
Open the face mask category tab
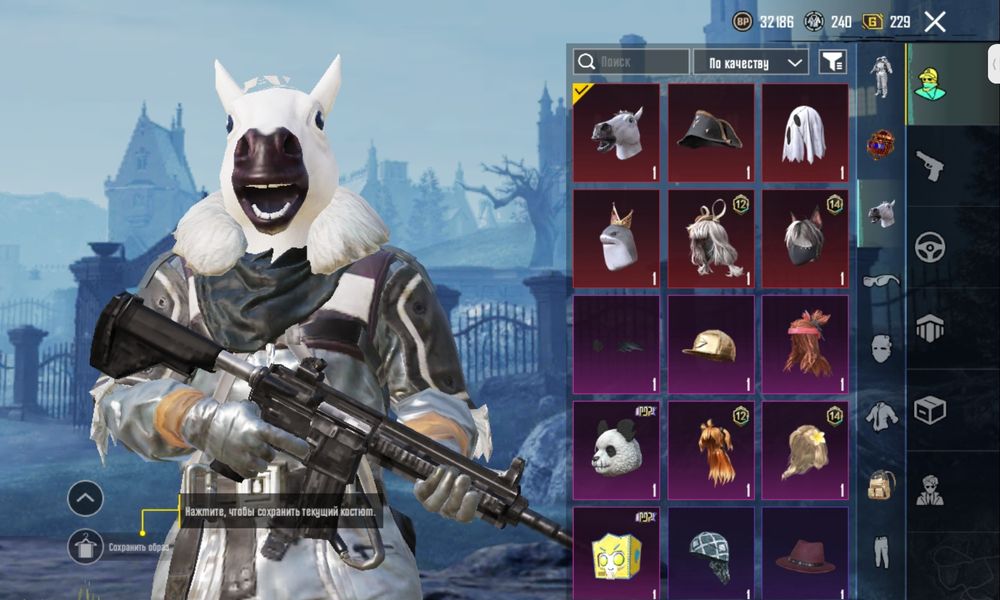point(881,348)
